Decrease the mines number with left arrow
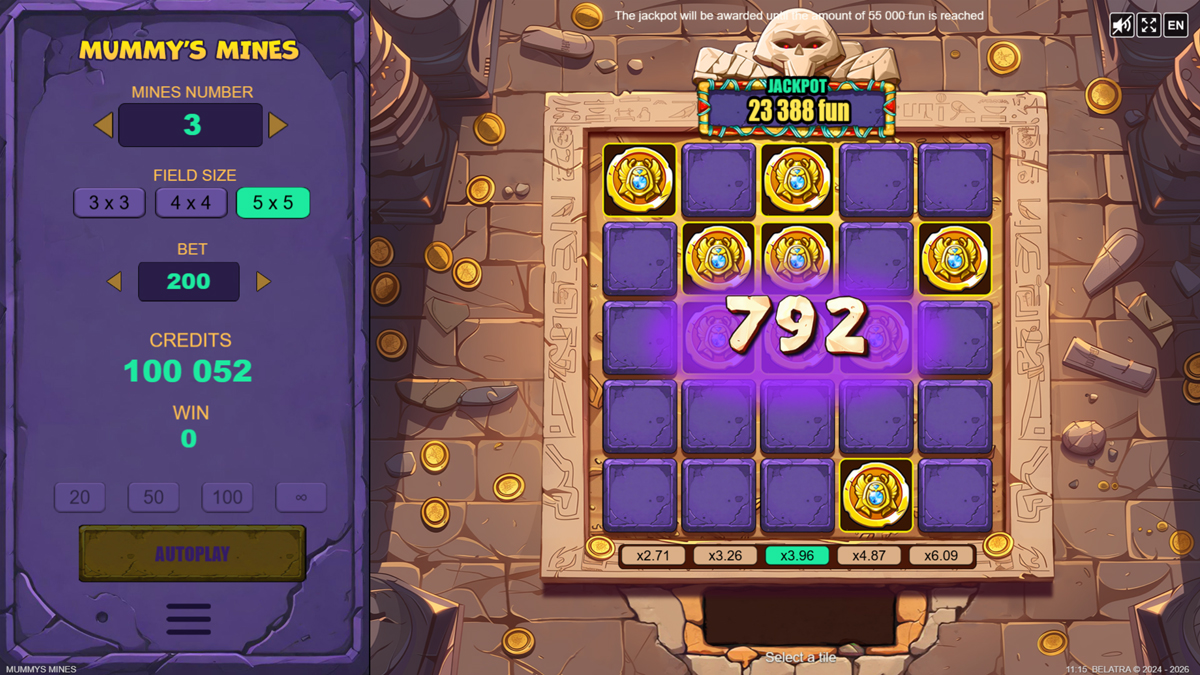The image size is (1200, 675). [x=103, y=125]
